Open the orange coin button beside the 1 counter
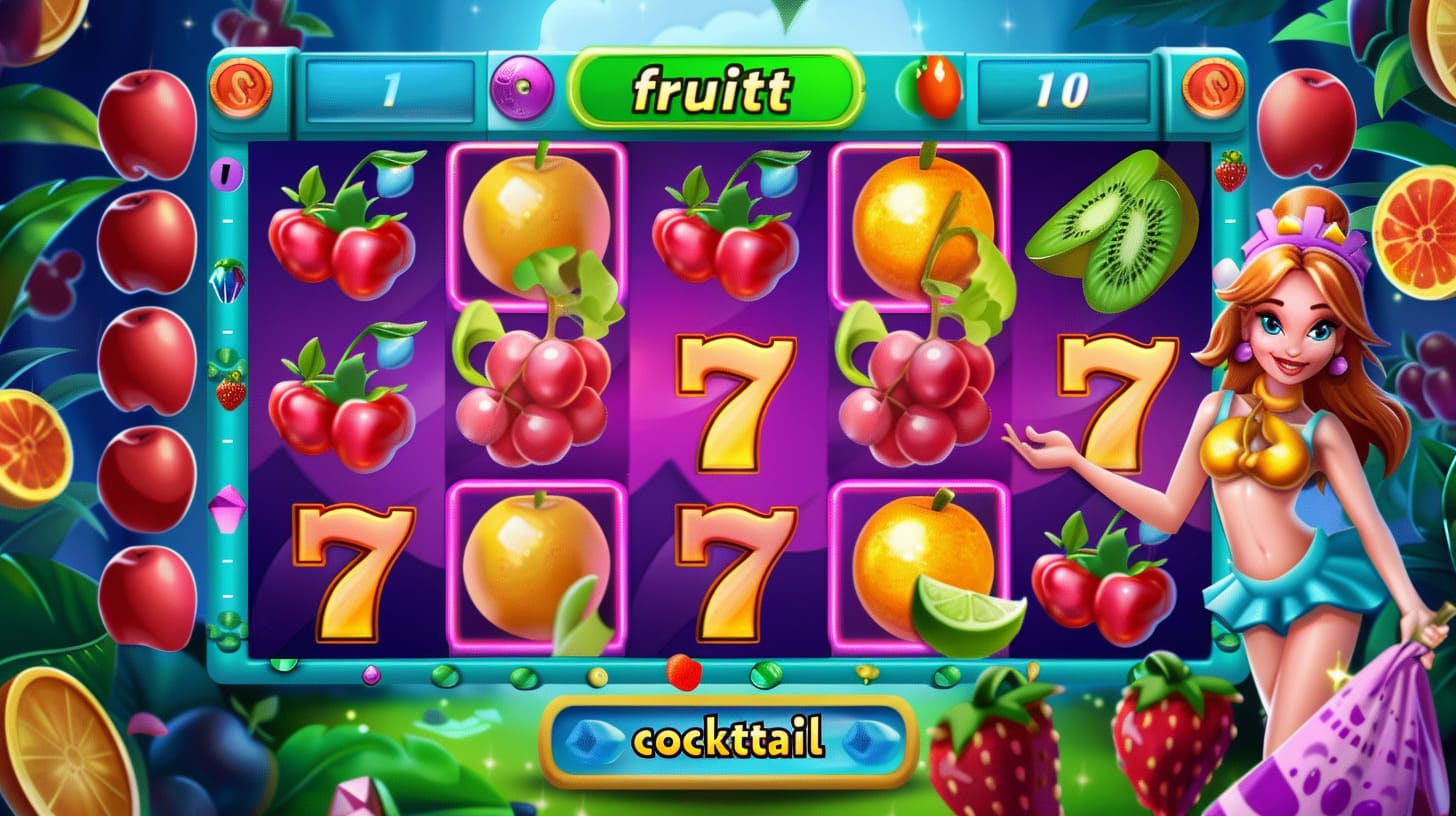Screen dimensions: 1456x816 (x=240, y=87)
